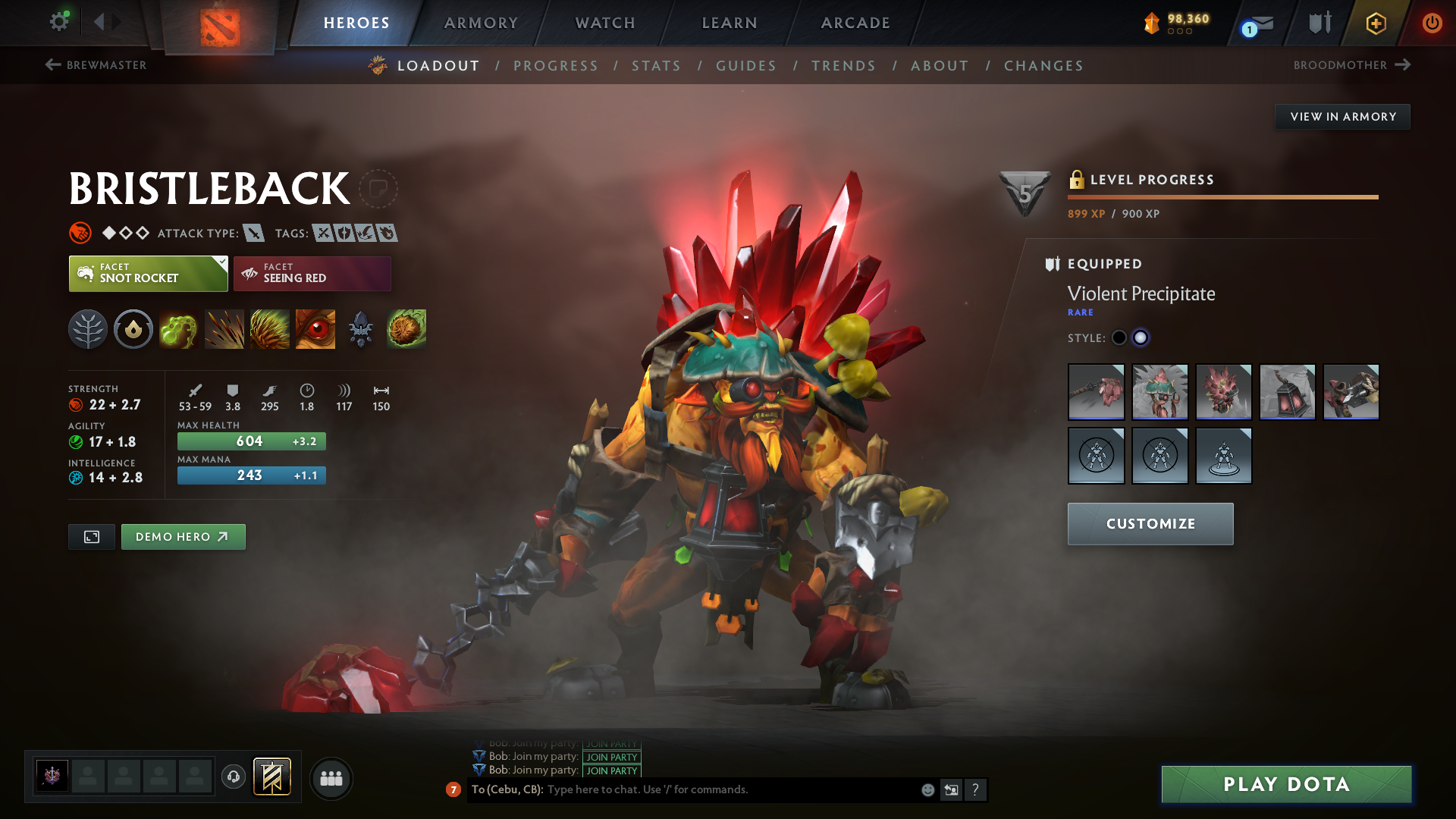Select the red-eye Bristleback ability icon
Image resolution: width=1456 pixels, height=819 pixels.
click(315, 329)
